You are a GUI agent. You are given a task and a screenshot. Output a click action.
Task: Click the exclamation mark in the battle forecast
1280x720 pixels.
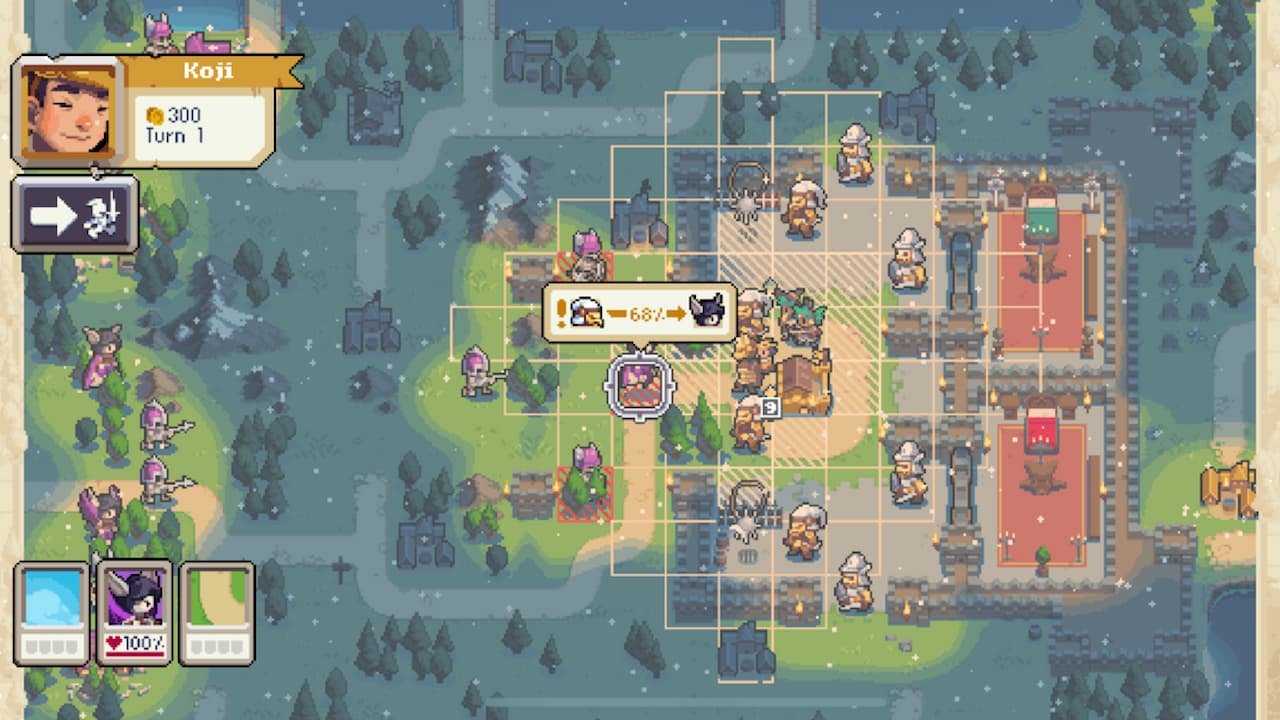pos(560,313)
